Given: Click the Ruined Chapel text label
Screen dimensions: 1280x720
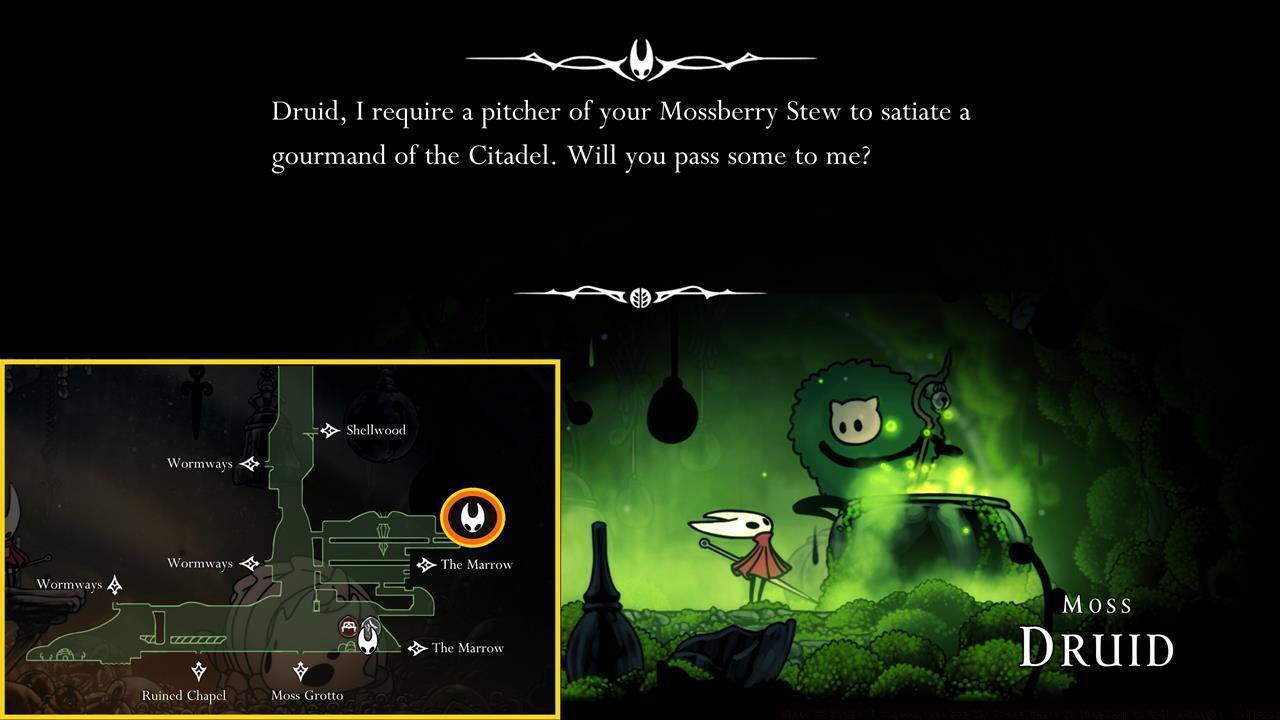Looking at the screenshot, I should coord(183,695).
